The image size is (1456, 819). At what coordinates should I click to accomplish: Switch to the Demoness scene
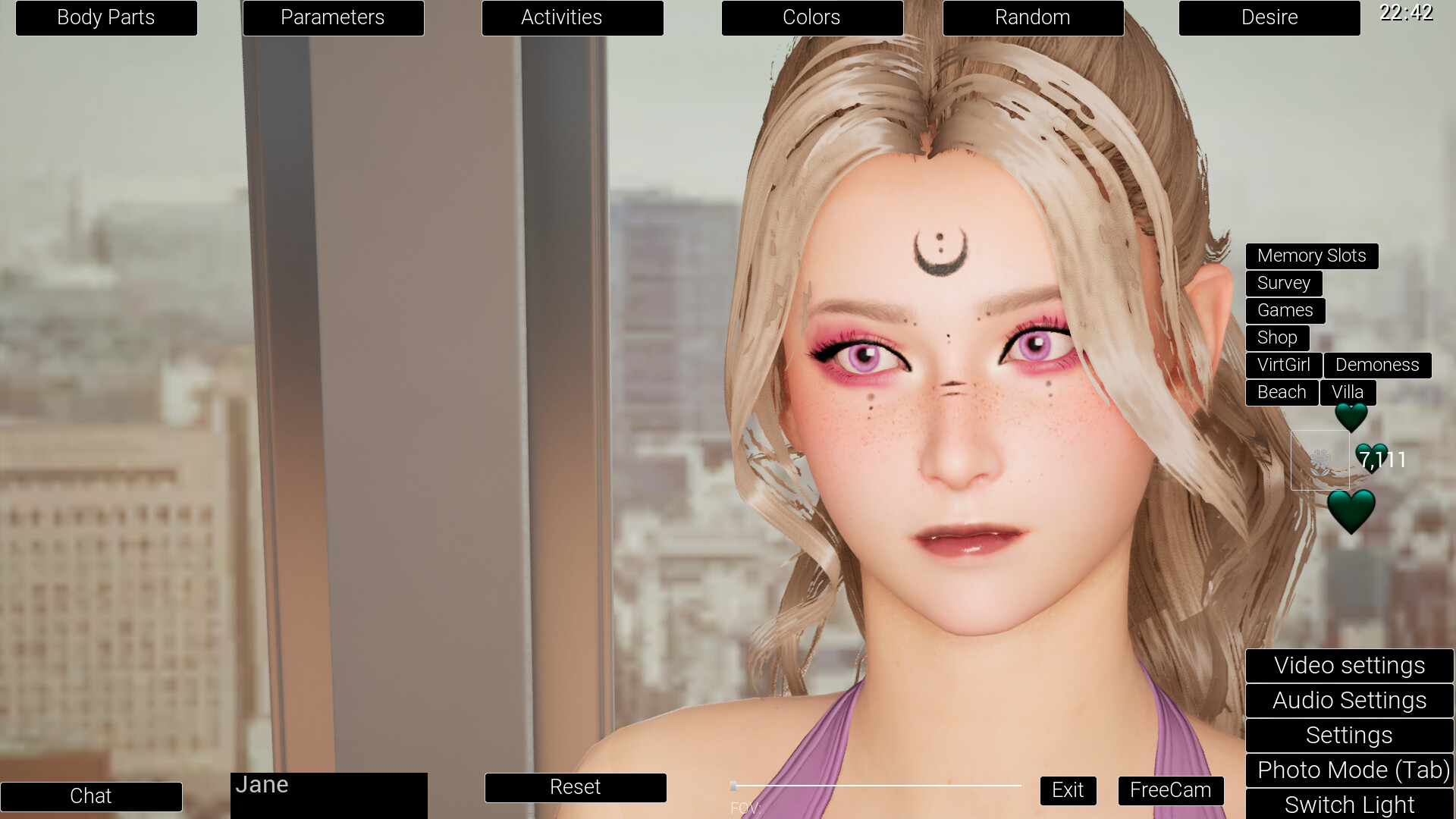pyautogui.click(x=1377, y=365)
